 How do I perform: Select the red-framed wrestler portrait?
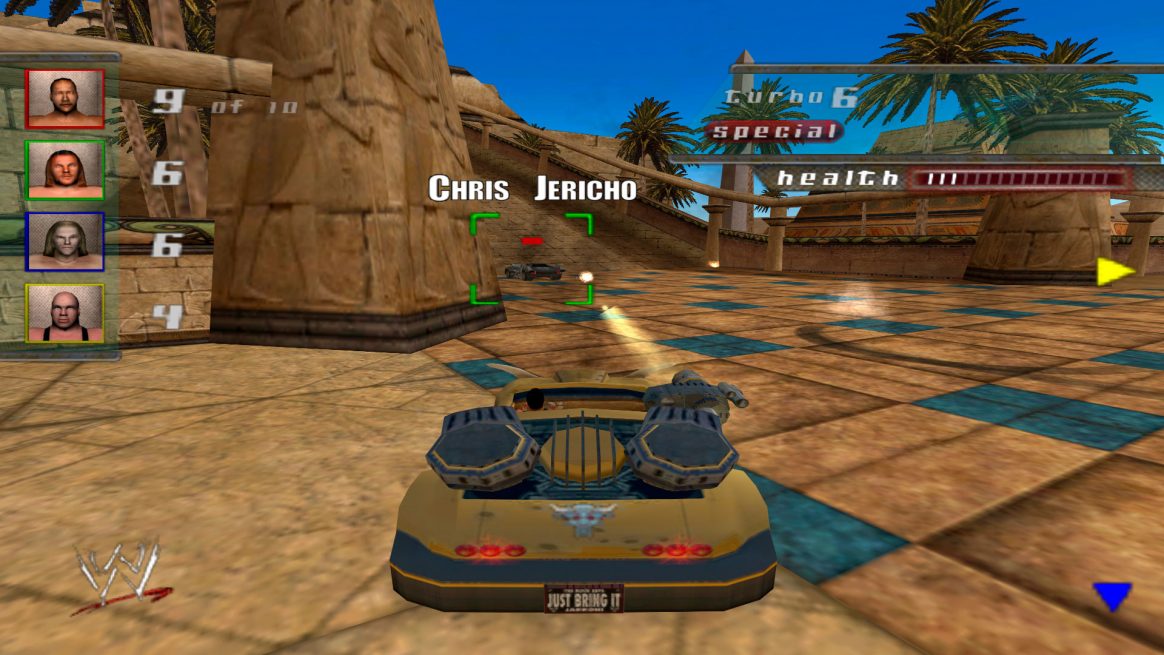click(64, 98)
